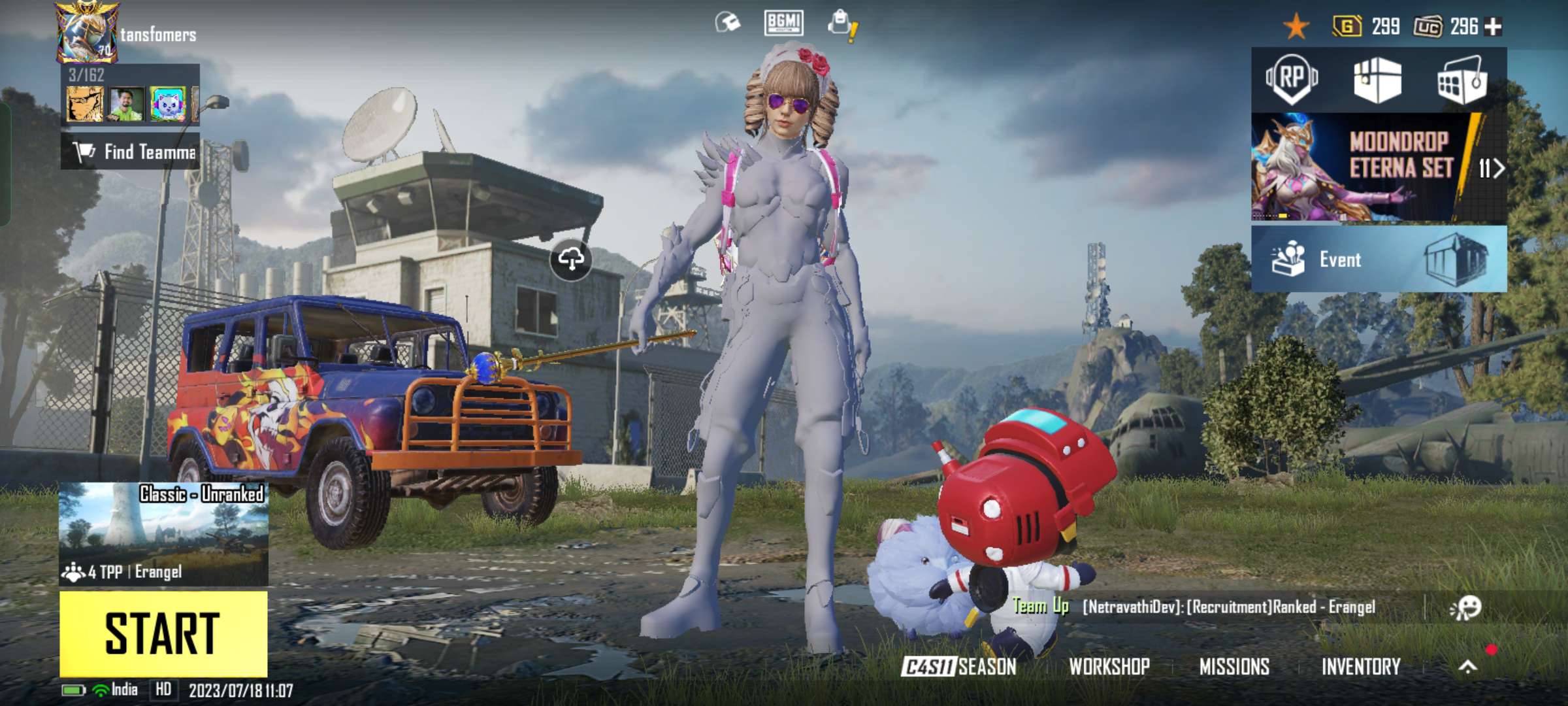Open the Event panel

(x=1379, y=259)
